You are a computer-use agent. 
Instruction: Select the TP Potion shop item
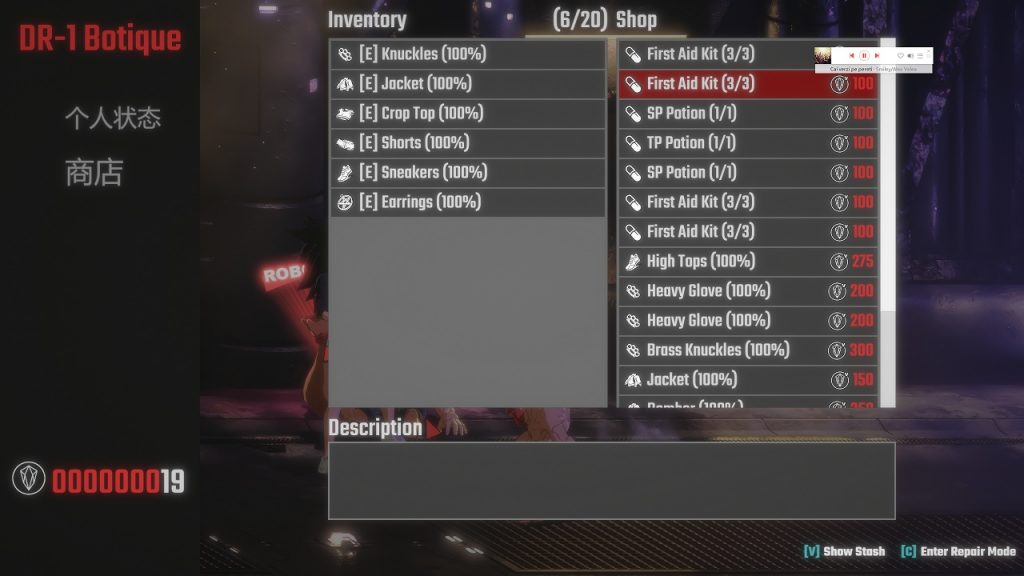(x=747, y=143)
